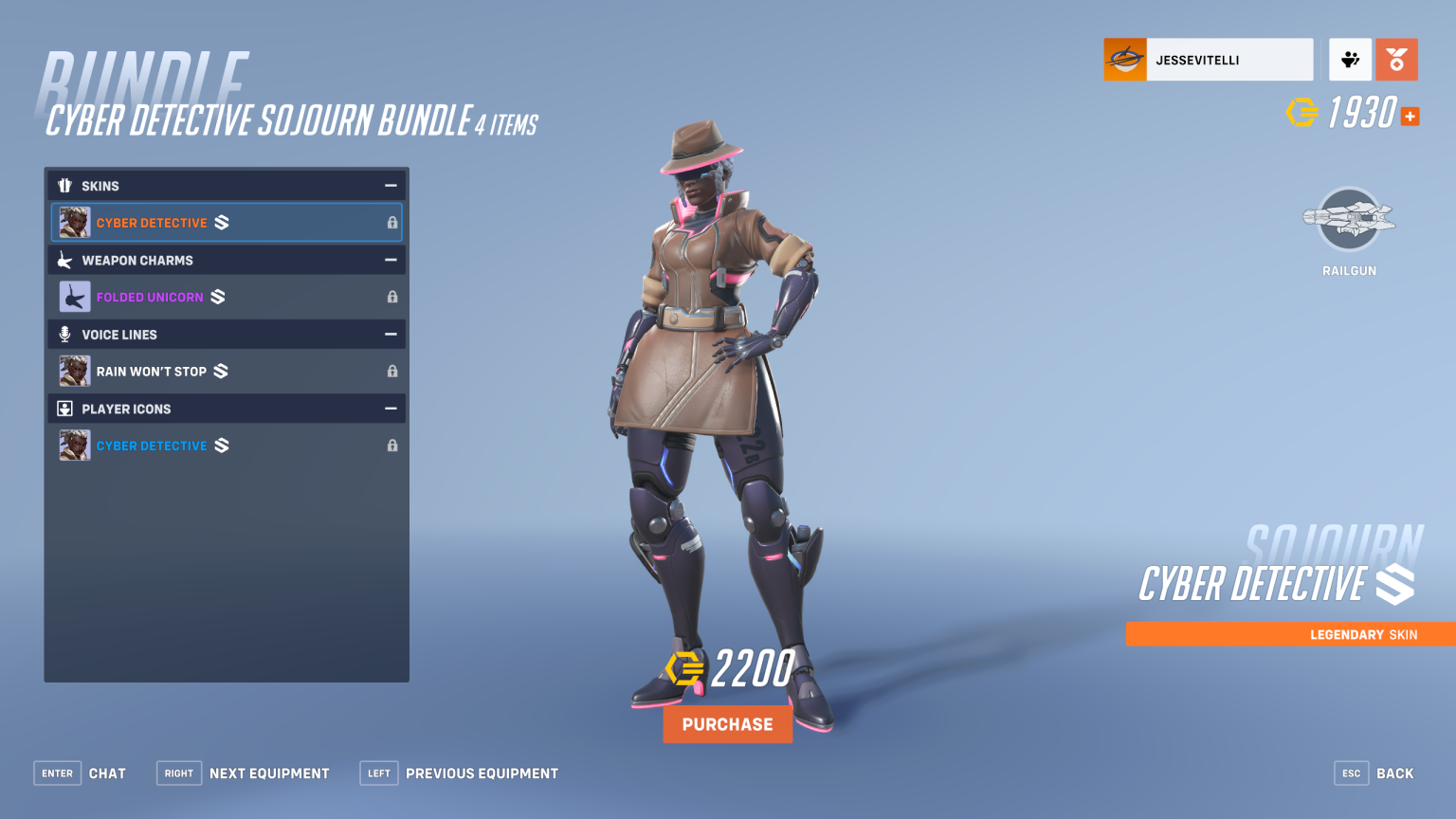Click the orange challenges medal icon top right
Screen dimensions: 1456x819
point(1396,59)
